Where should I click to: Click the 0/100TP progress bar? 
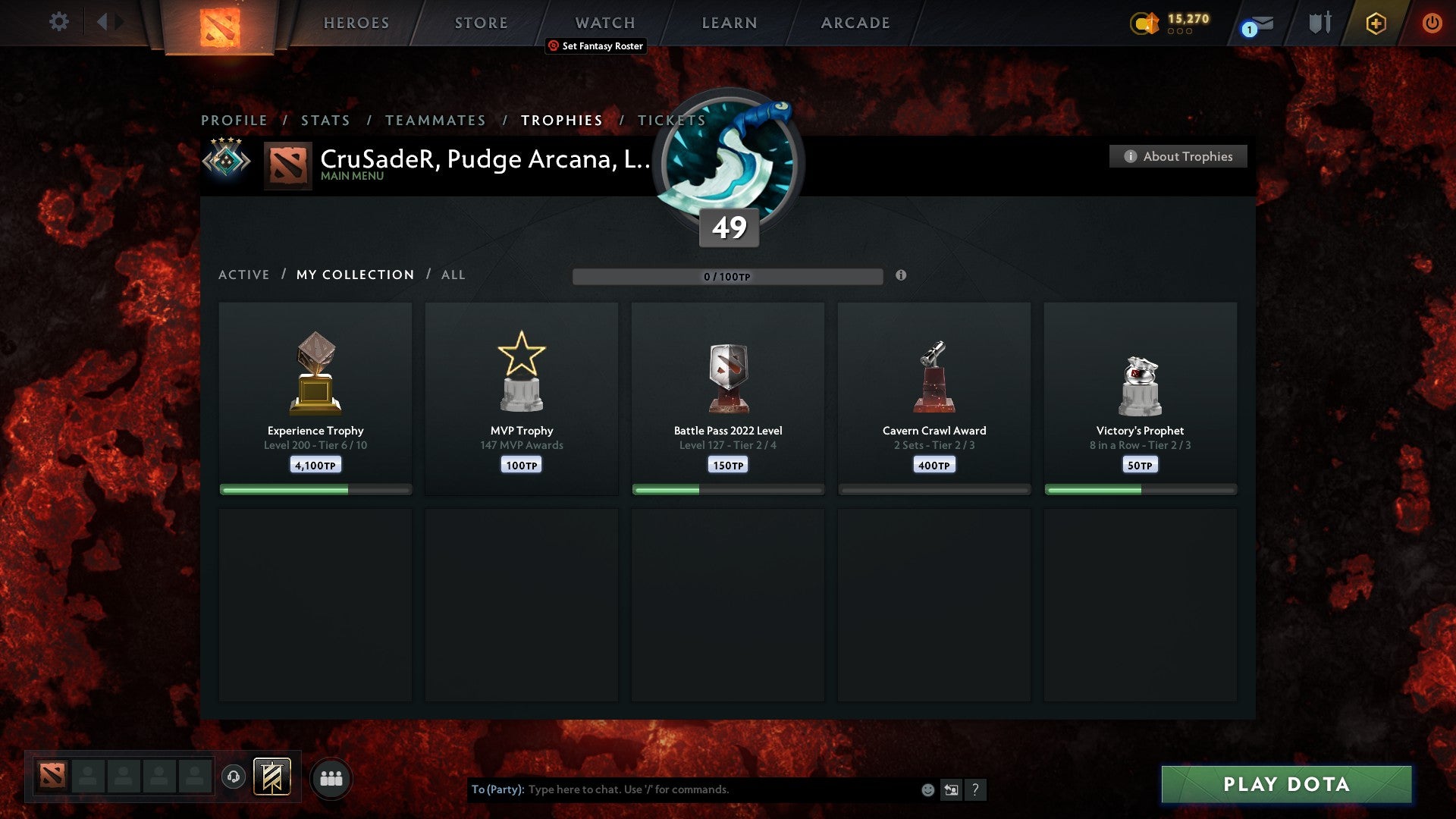coord(728,277)
